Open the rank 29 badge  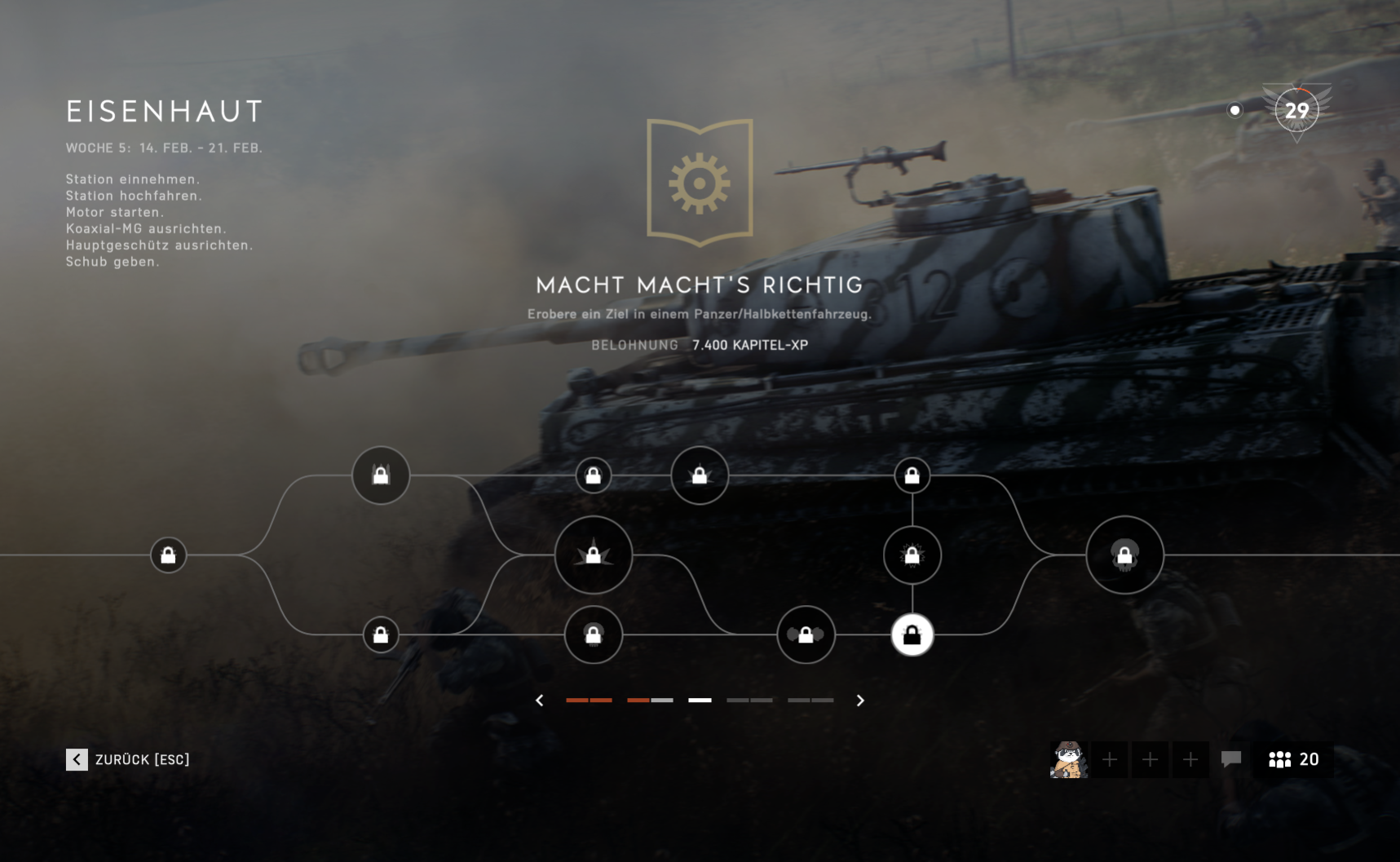(x=1296, y=111)
